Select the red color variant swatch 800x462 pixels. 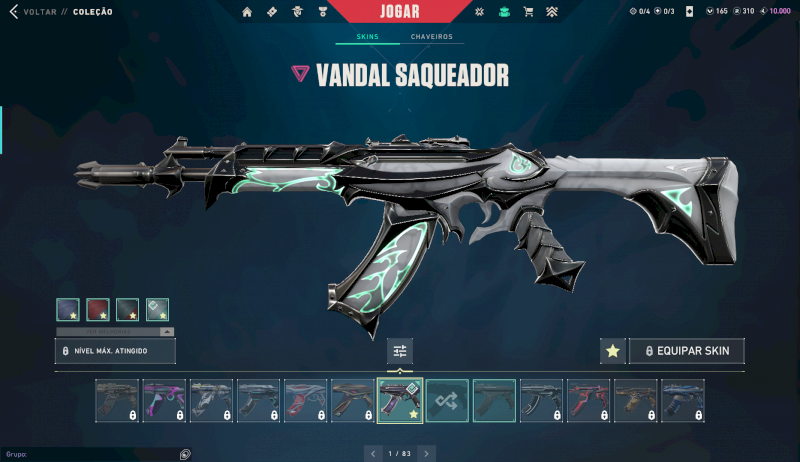pyautogui.click(x=98, y=310)
